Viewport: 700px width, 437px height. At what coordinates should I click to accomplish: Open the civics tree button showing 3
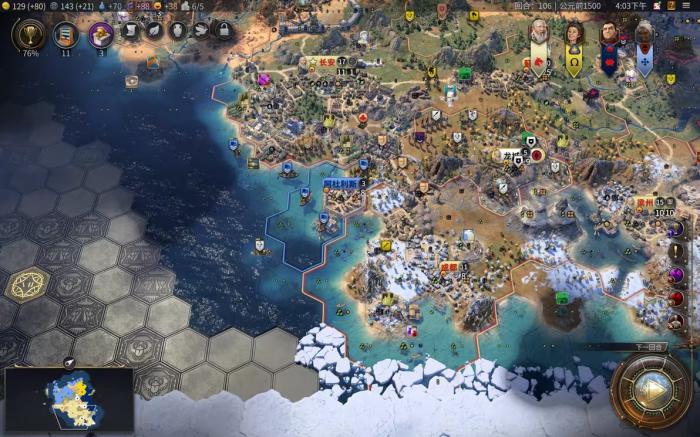coord(101,35)
